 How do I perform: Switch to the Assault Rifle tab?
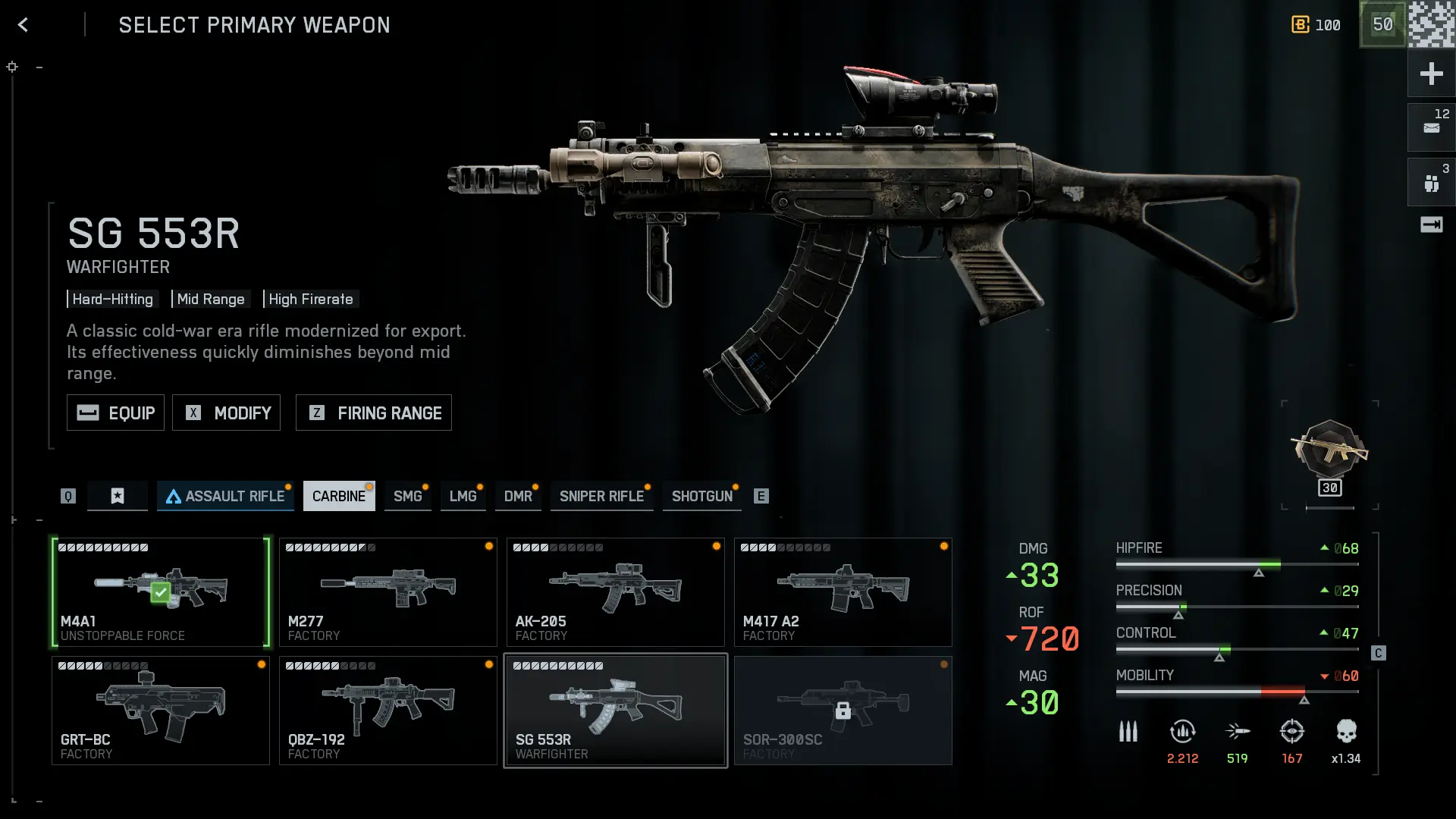225,496
